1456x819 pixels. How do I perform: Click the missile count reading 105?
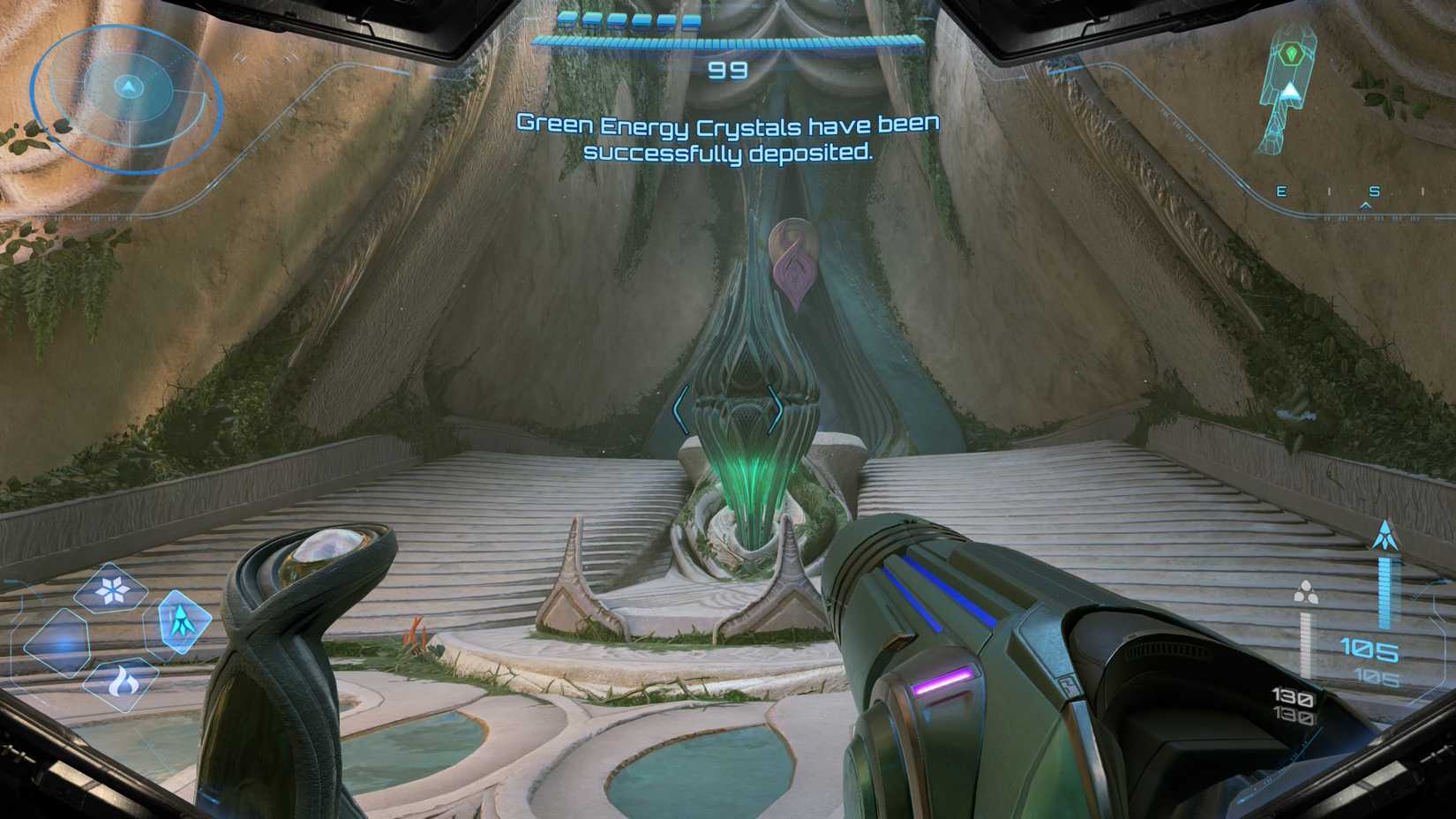(x=1370, y=649)
